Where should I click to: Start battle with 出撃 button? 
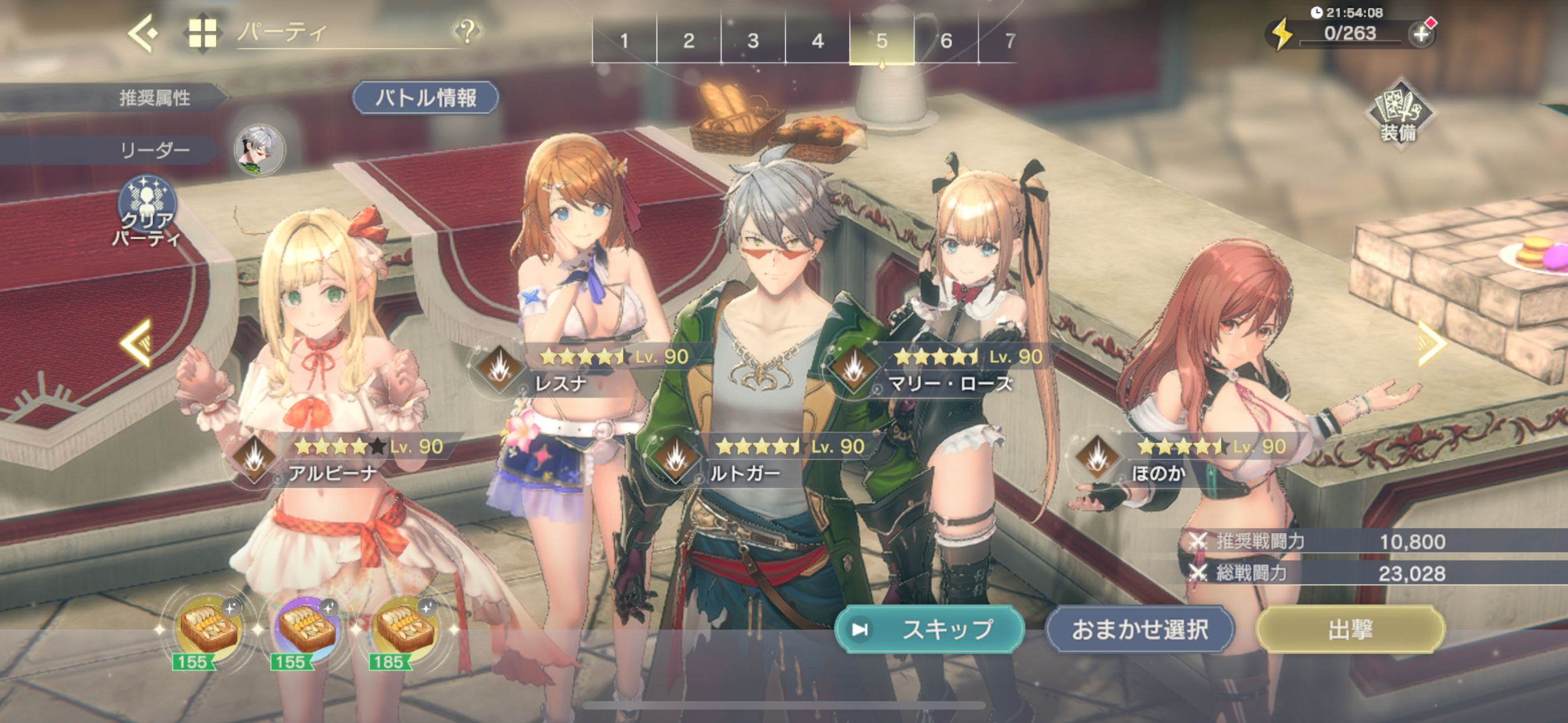tap(1350, 629)
